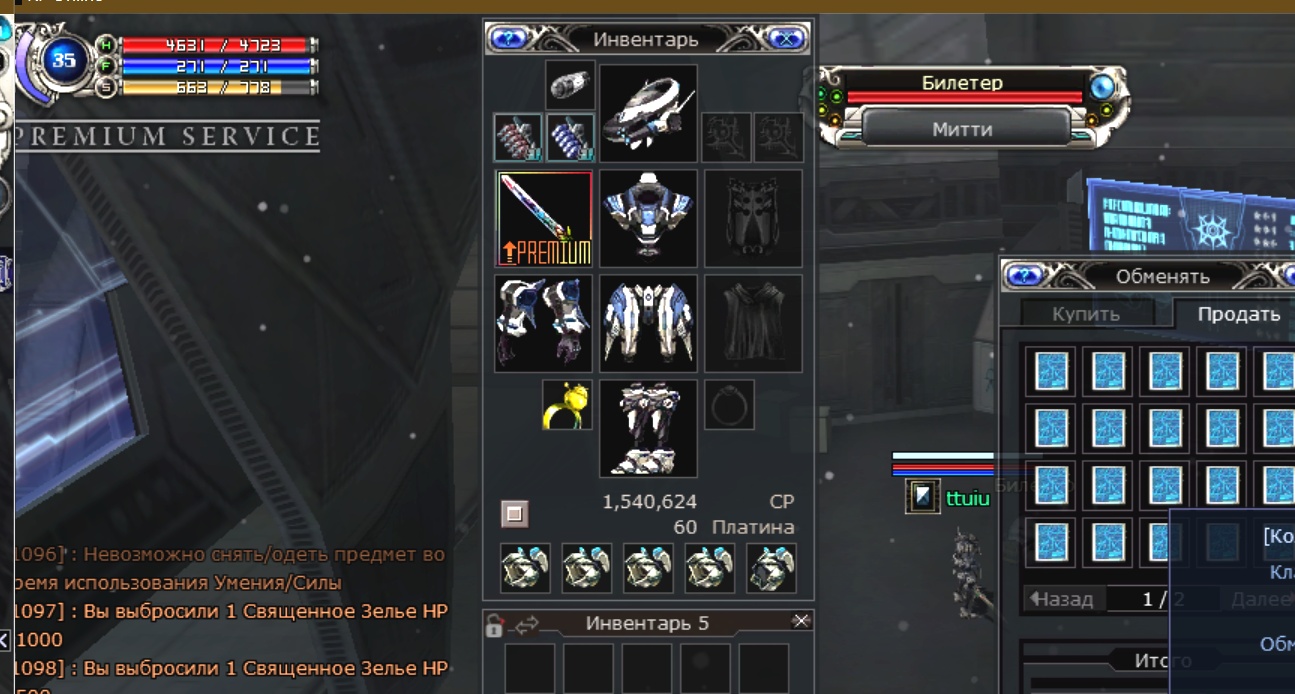Viewport: 1295px width, 694px height.
Task: Close the Инвентарь equipment window
Action: pyautogui.click(x=787, y=39)
